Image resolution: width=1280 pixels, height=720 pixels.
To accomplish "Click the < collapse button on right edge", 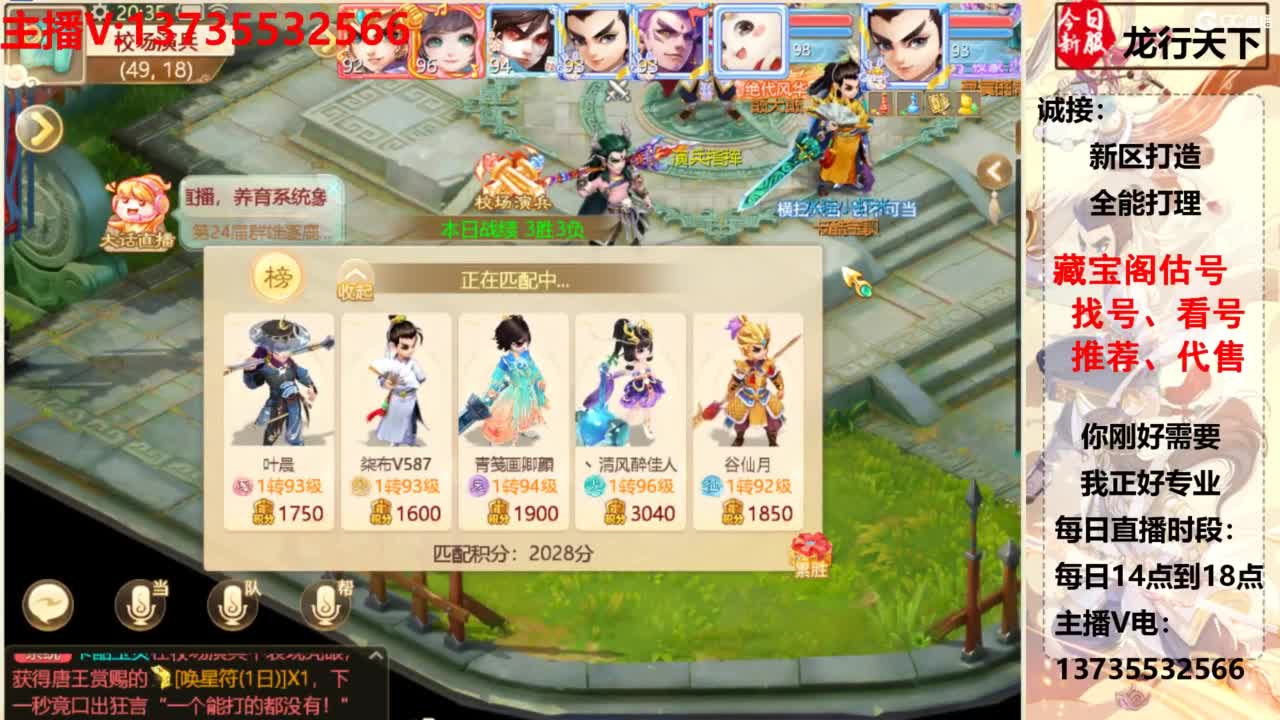I will point(995,169).
